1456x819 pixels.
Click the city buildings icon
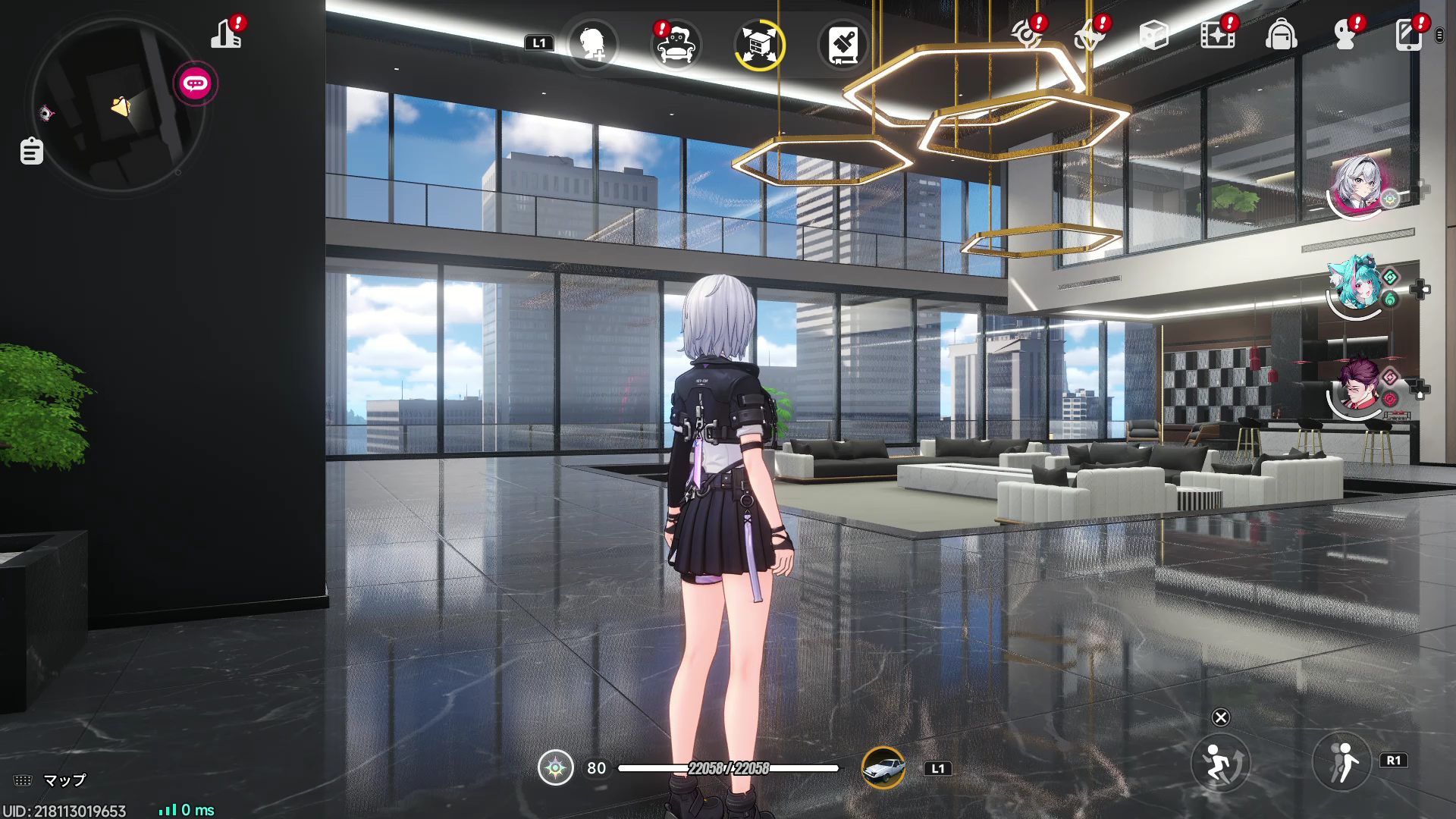click(226, 34)
